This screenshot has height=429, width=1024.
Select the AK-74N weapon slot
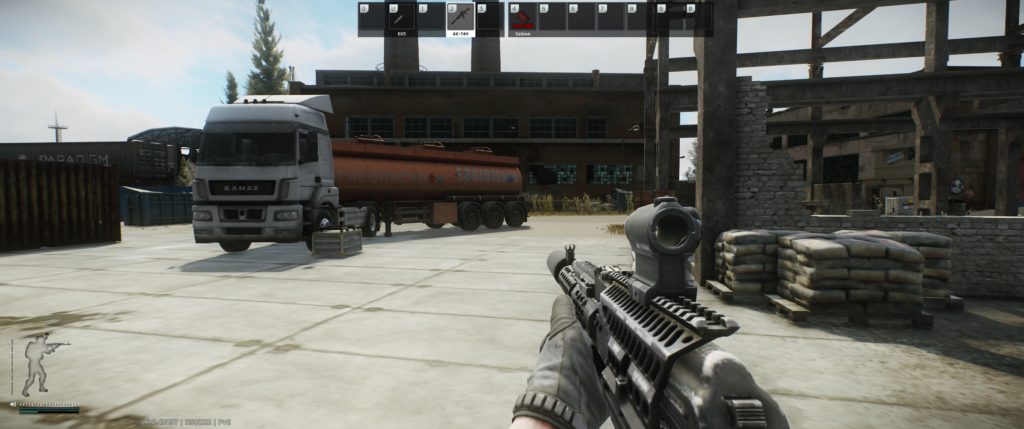point(460,18)
